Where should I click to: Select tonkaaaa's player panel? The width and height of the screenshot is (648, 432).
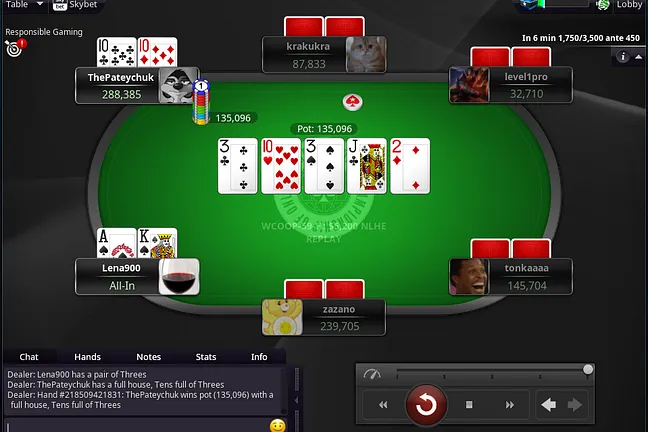511,277
